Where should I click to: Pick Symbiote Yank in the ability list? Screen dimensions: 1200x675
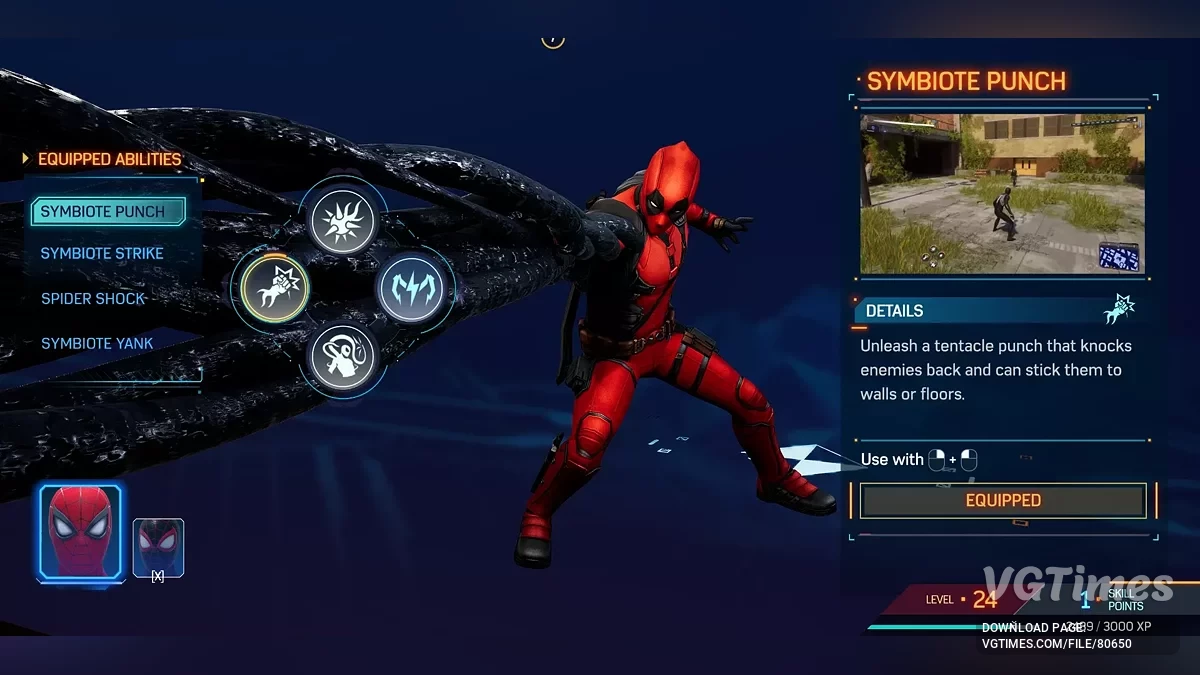(97, 344)
